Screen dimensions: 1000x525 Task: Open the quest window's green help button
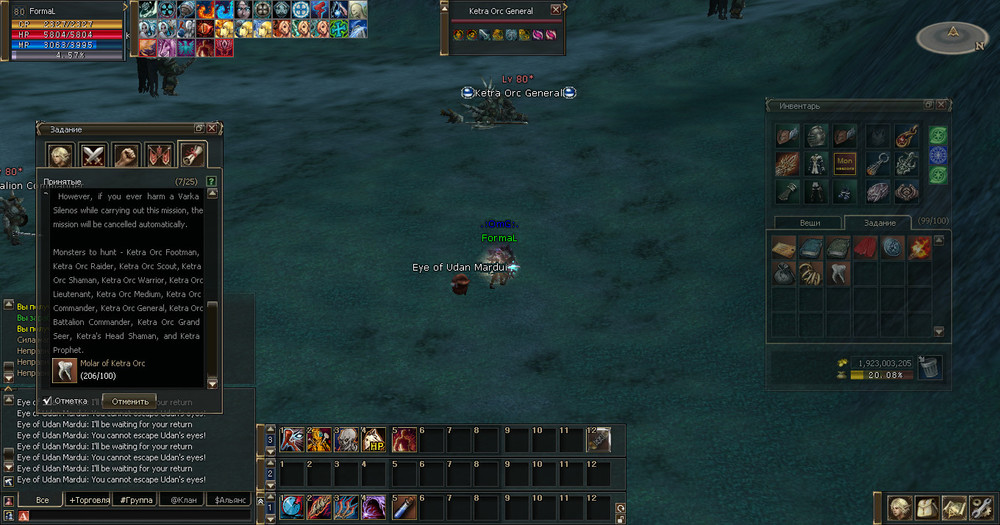211,181
